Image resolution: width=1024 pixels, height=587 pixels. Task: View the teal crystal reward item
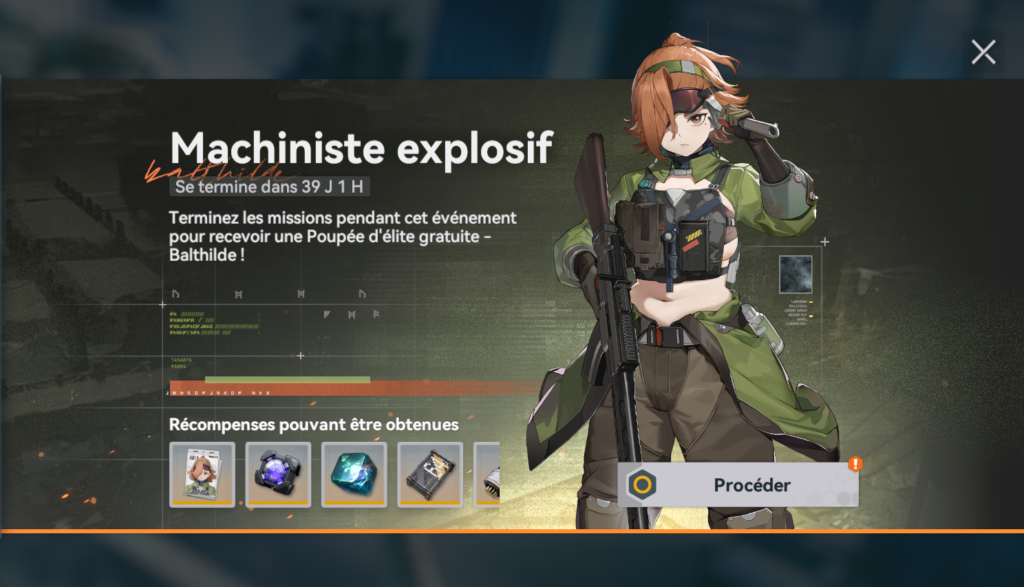point(354,474)
